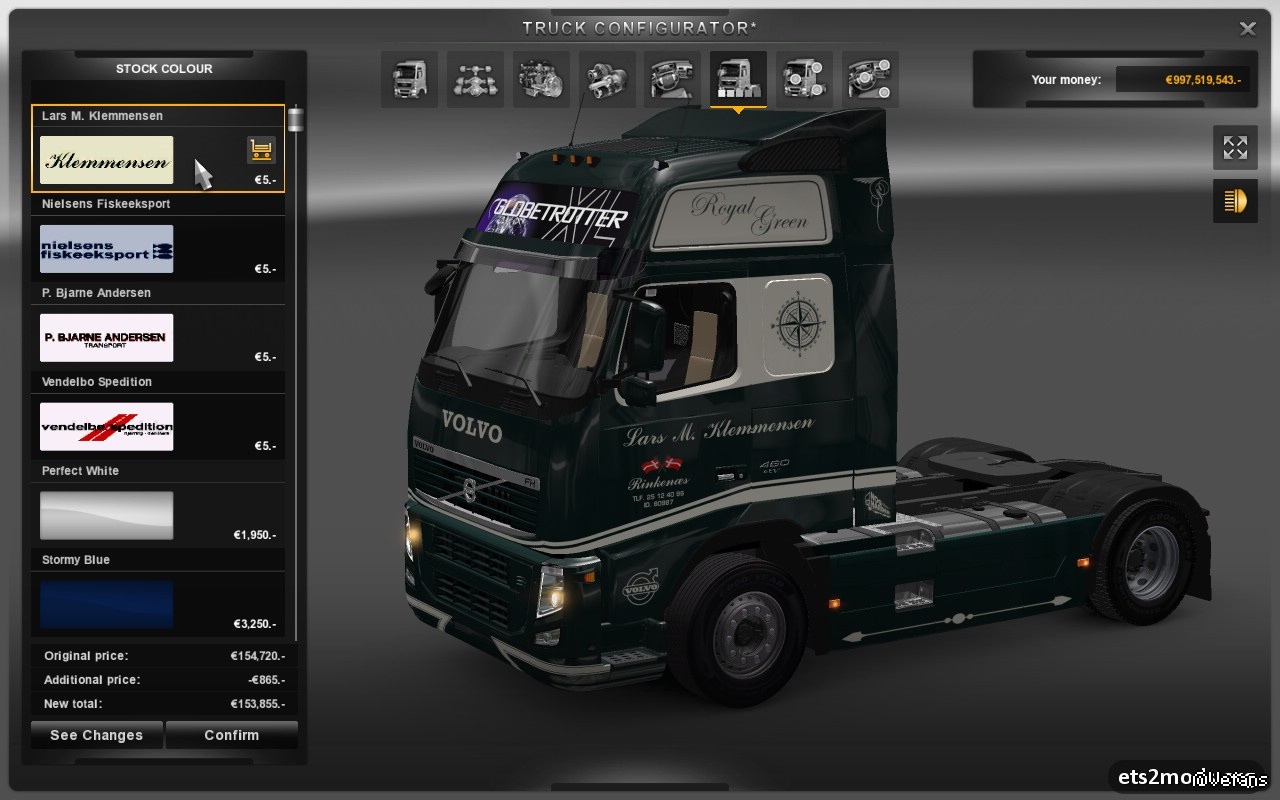
Task: Open the See Changes summary
Action: [96, 735]
